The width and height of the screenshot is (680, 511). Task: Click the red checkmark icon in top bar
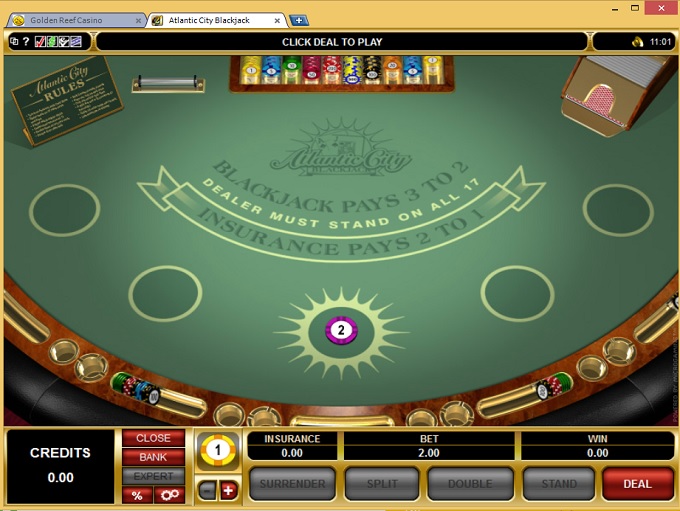[40, 42]
